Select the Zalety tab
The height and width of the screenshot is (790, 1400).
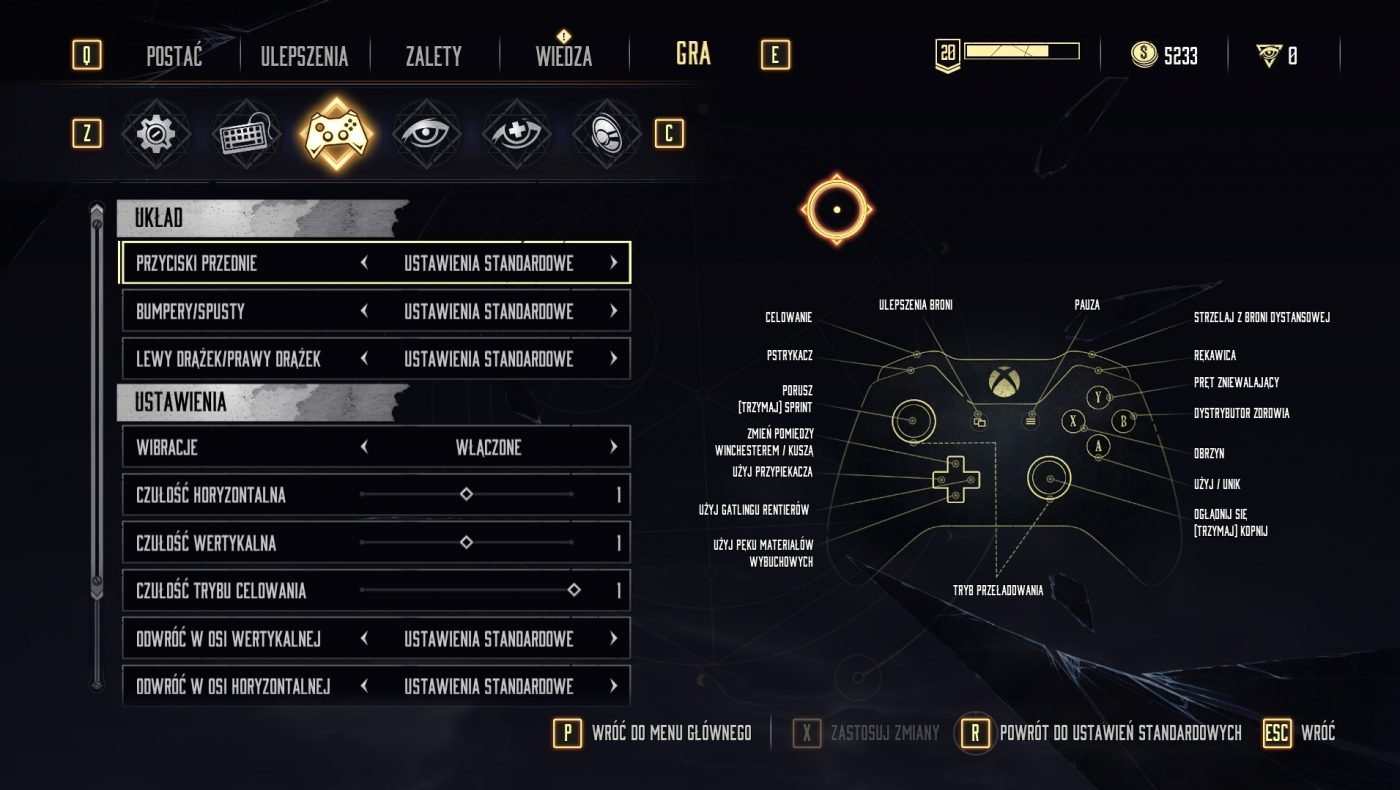click(x=433, y=56)
